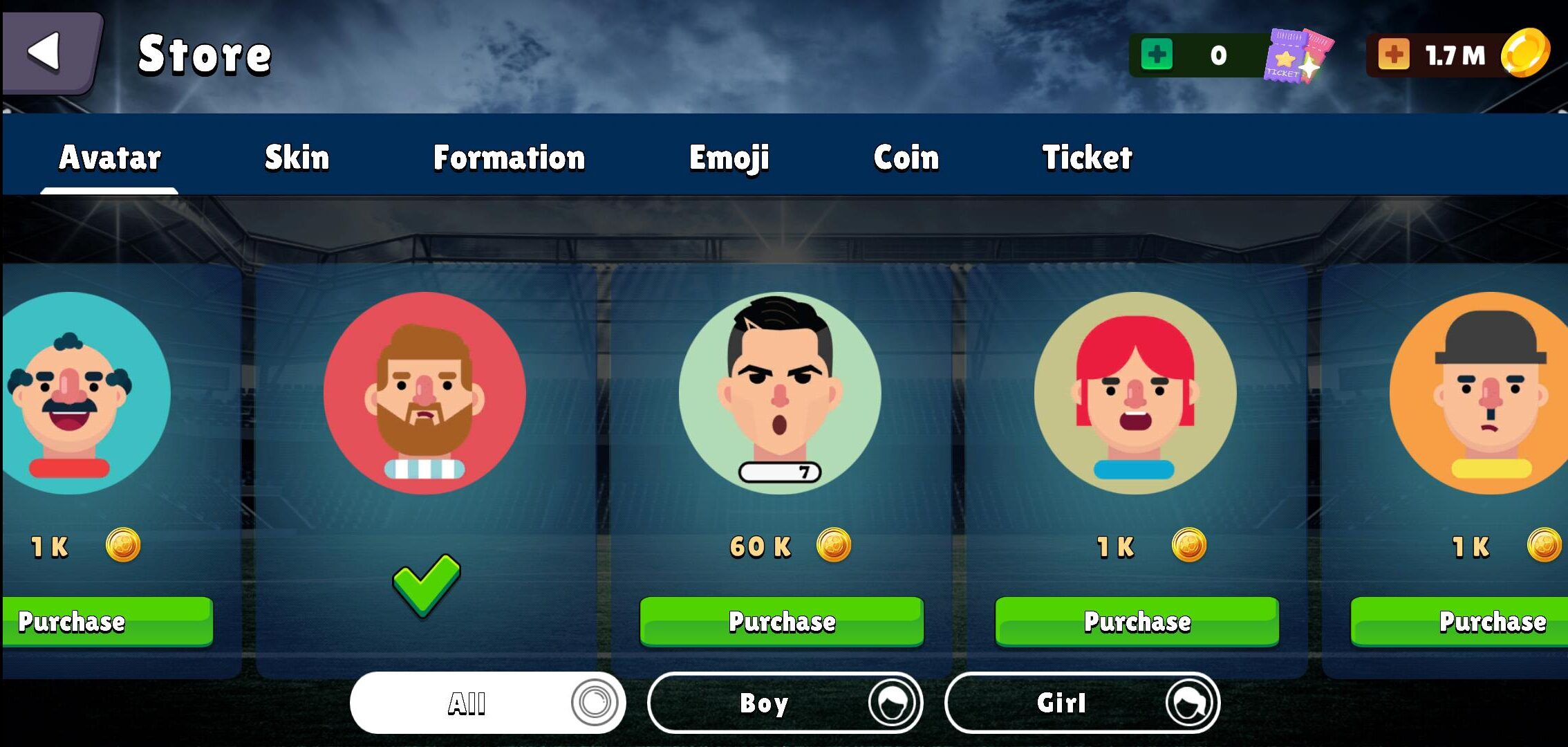Screen dimensions: 1568x747
Task: Select the number 7 jersey avatar portrait
Action: click(x=780, y=393)
